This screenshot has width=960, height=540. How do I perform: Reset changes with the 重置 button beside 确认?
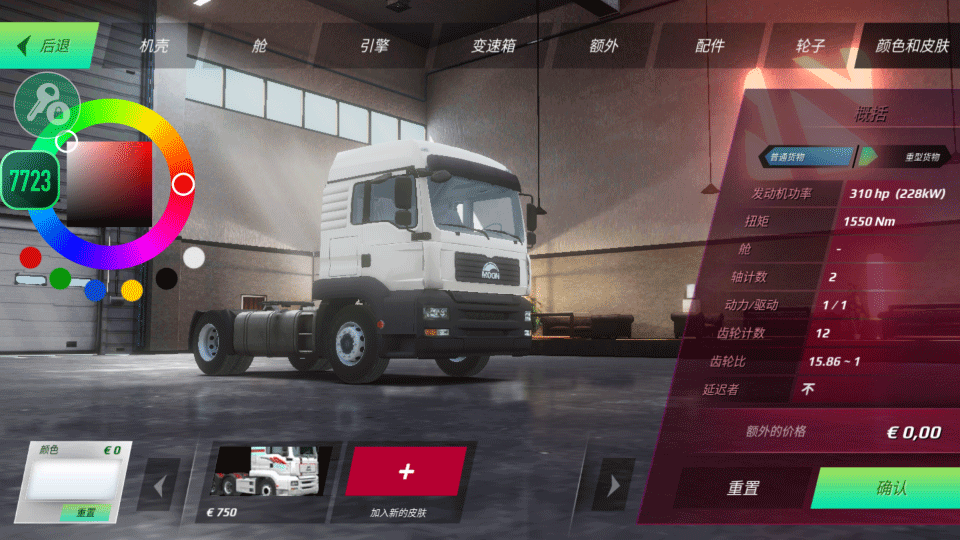click(743, 488)
